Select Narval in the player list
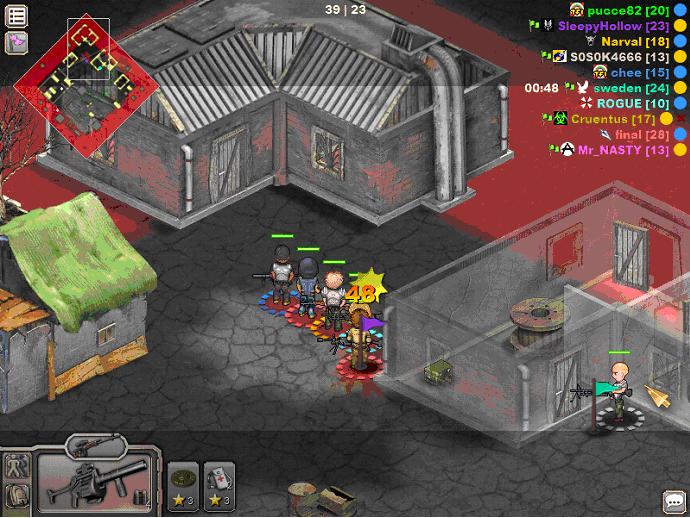Image resolution: width=690 pixels, height=518 pixels. pos(635,42)
